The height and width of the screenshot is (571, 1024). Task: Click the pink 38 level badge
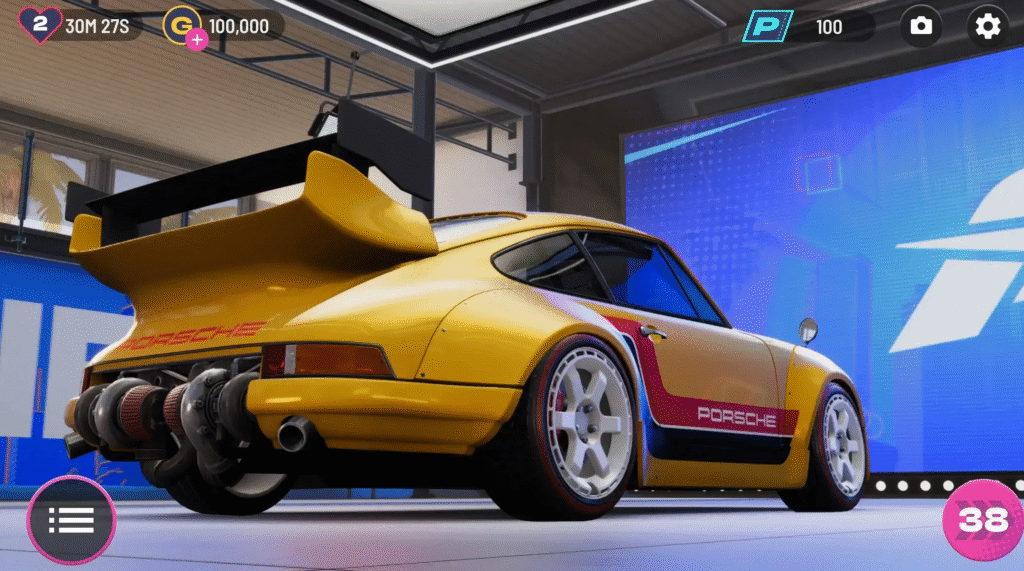tap(982, 519)
